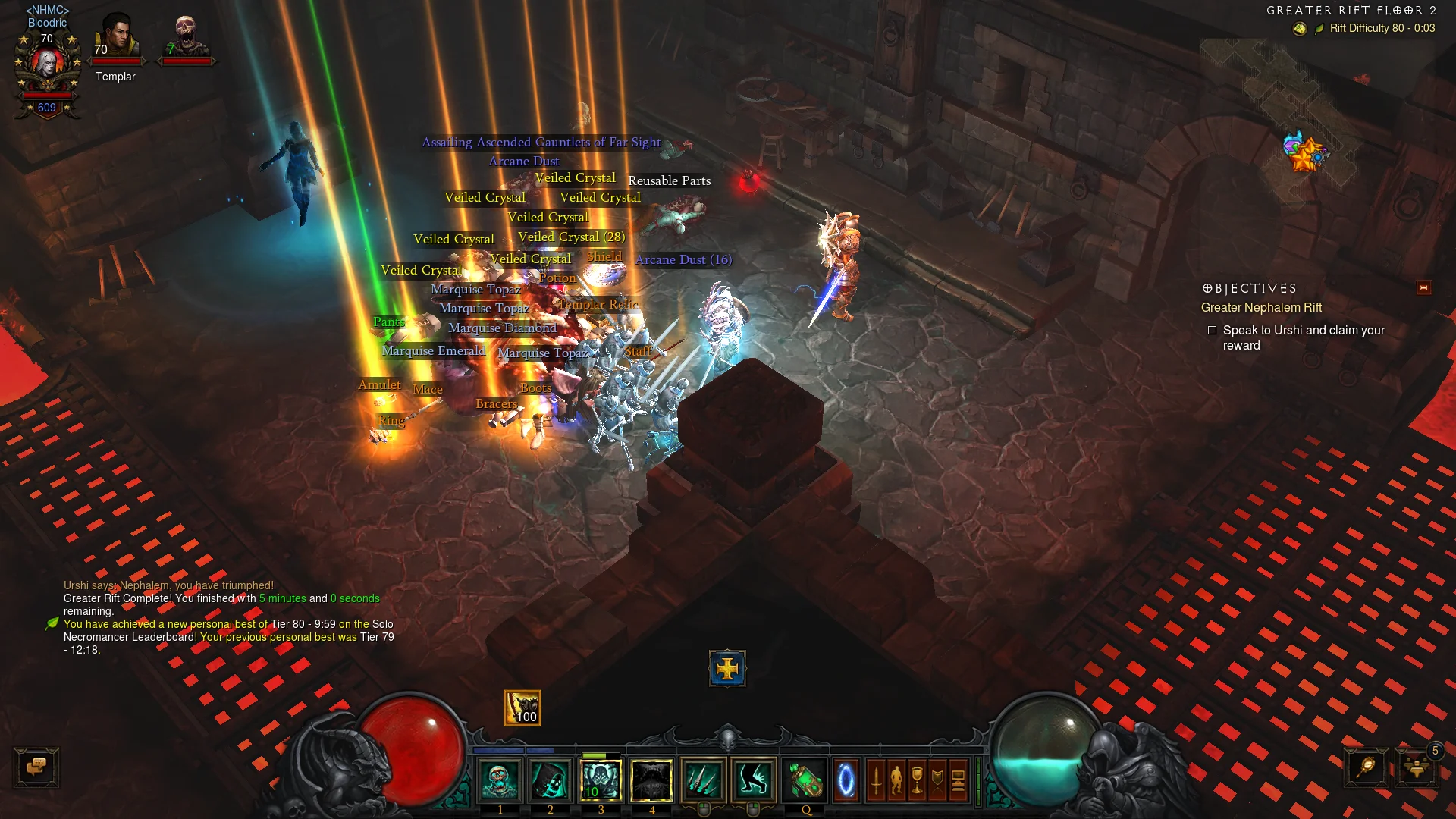Open the computer-icon game menu button
The image size is (1456, 819).
tap(958, 780)
